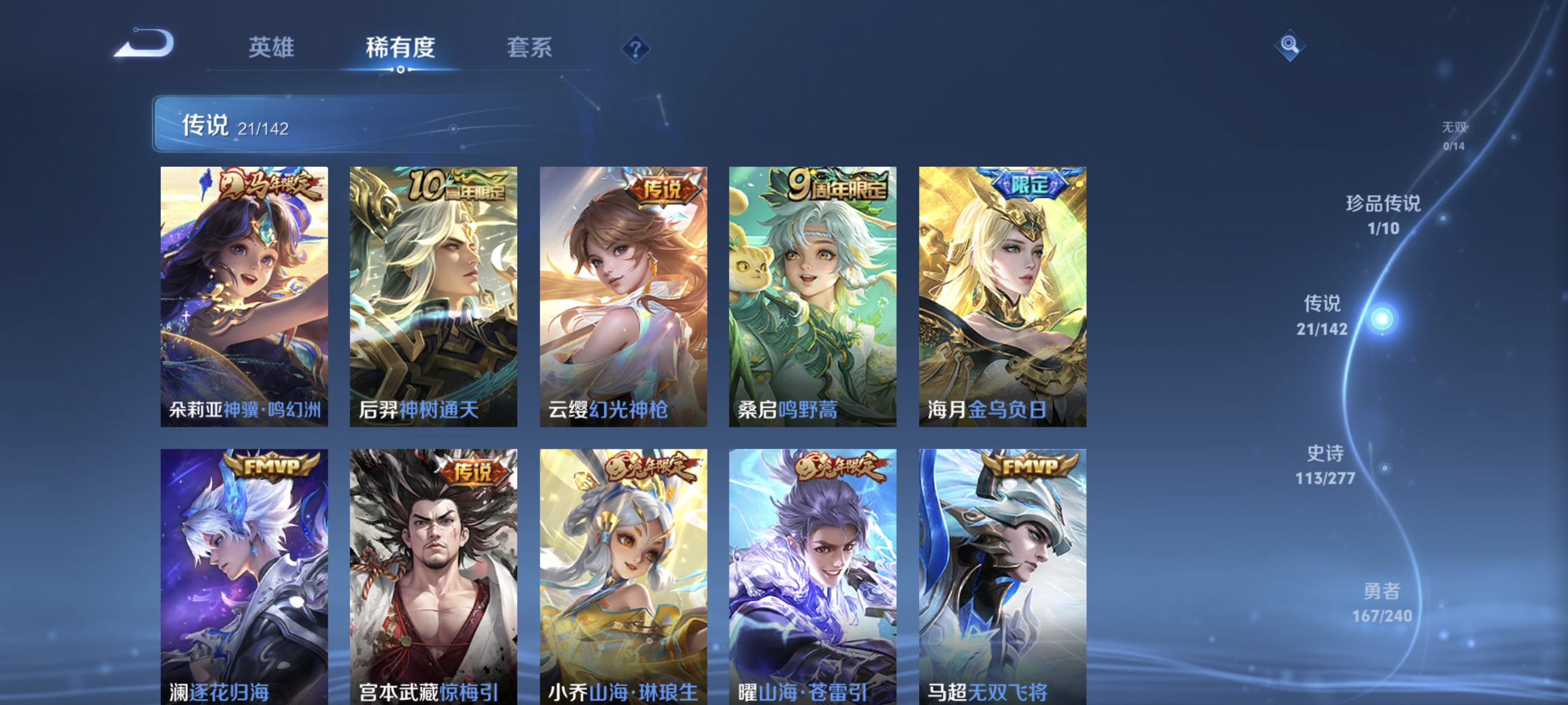Open 朵莉亚's 神骥·鸣幻洲 skin card
The width and height of the screenshot is (1568, 705).
(244, 297)
